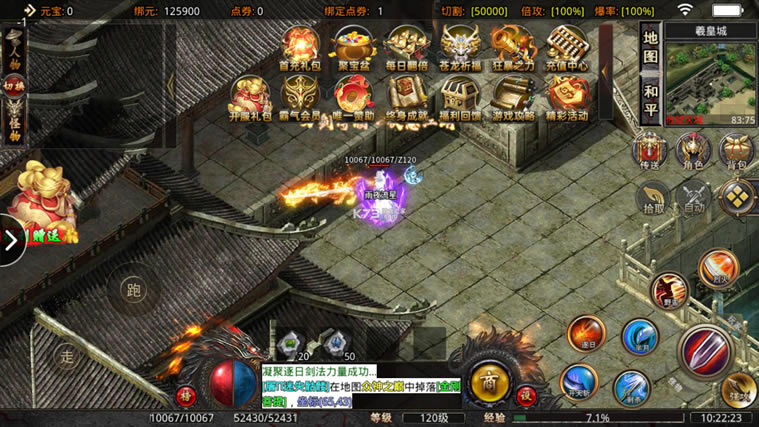Toggle the 和平 peace attack mode

click(650, 100)
